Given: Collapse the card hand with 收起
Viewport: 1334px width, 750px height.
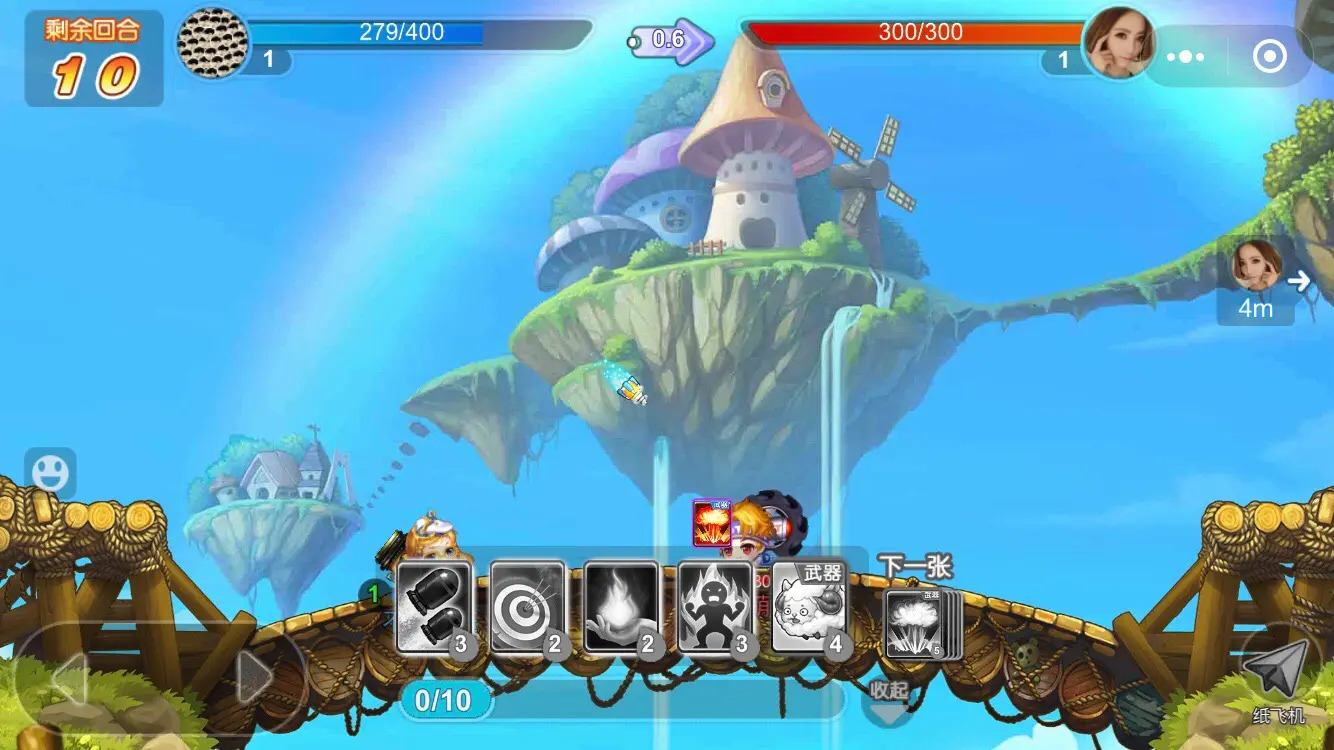Looking at the screenshot, I should tap(888, 699).
